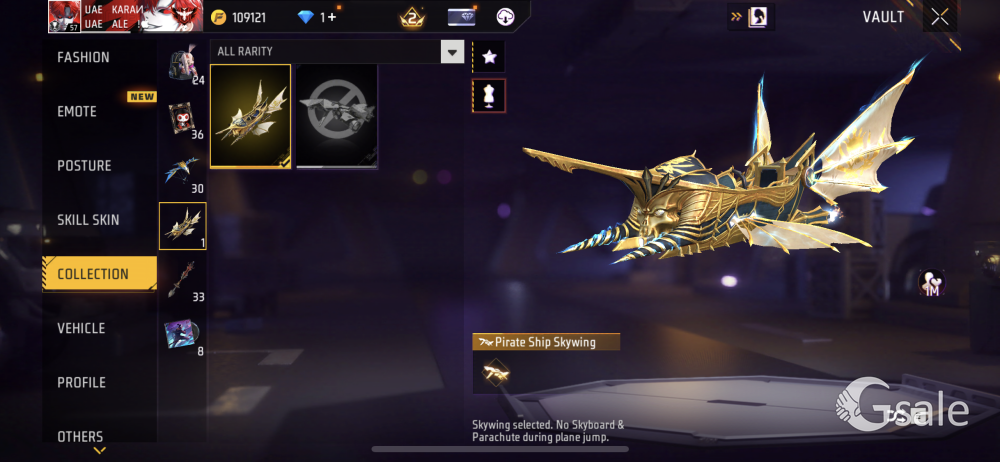Screen dimensions: 1000x462
Task: Expand the All Rarity dropdown
Action: (453, 52)
